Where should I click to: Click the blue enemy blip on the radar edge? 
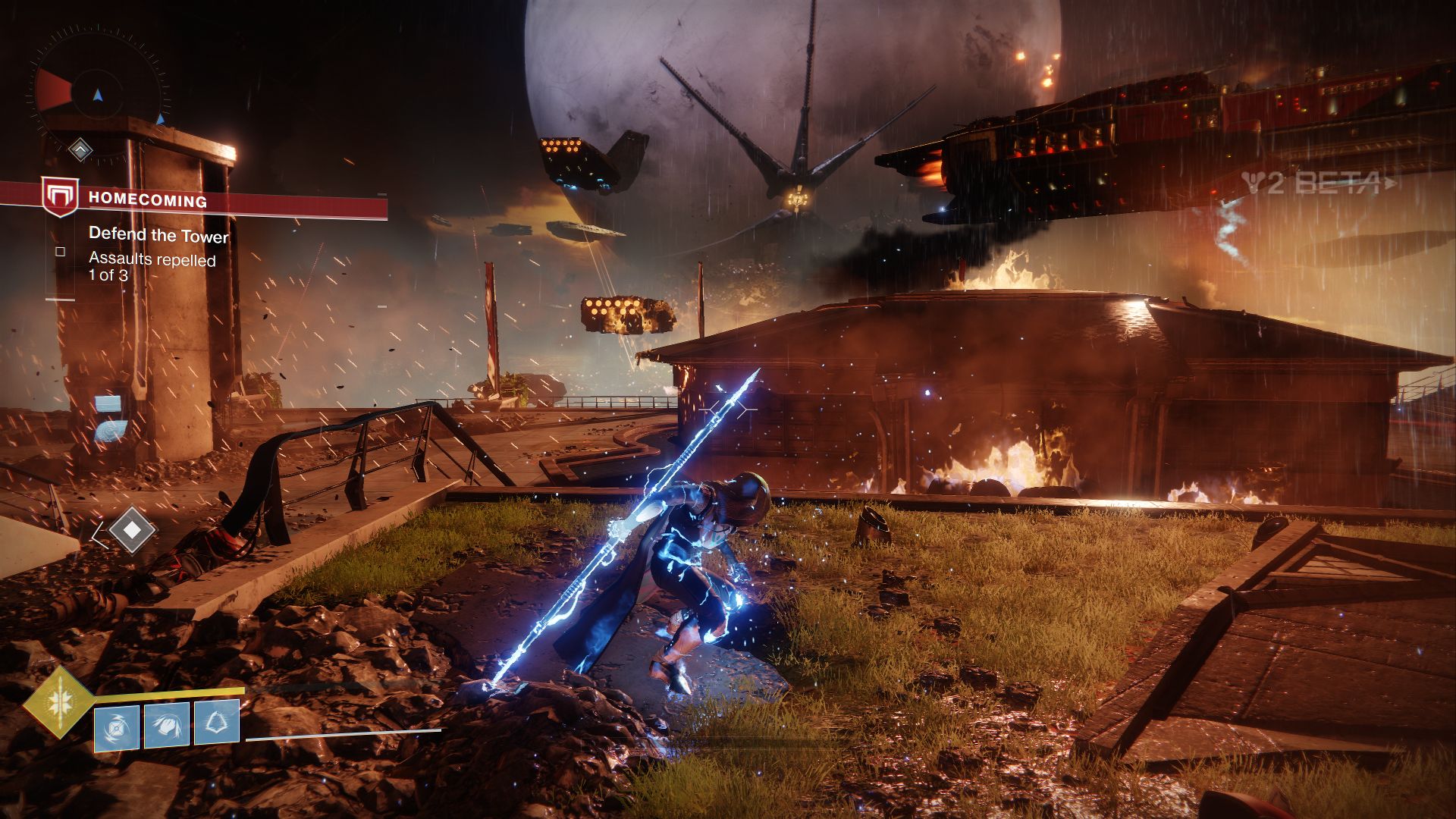pyautogui.click(x=161, y=119)
